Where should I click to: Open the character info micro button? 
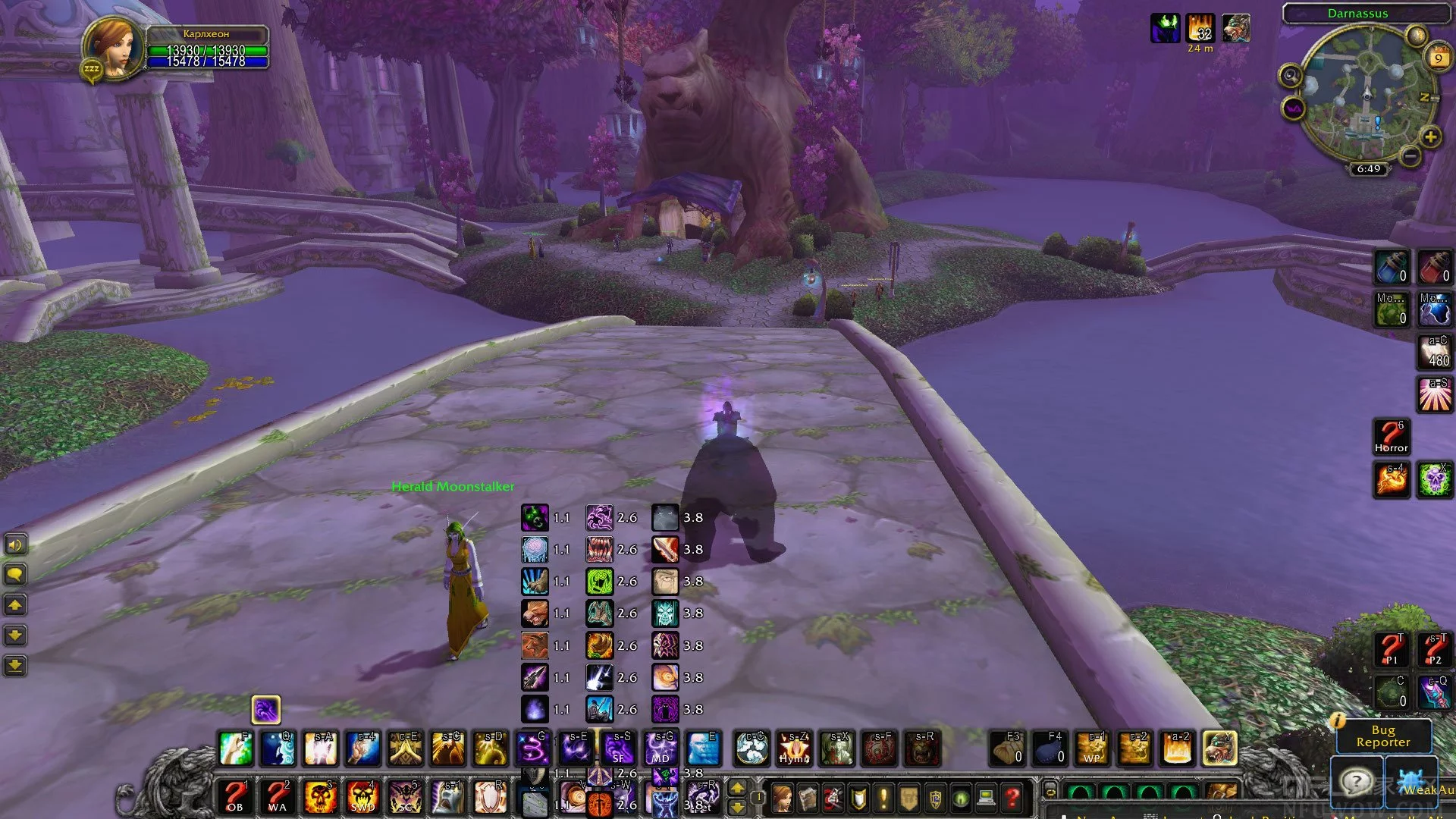click(x=781, y=798)
